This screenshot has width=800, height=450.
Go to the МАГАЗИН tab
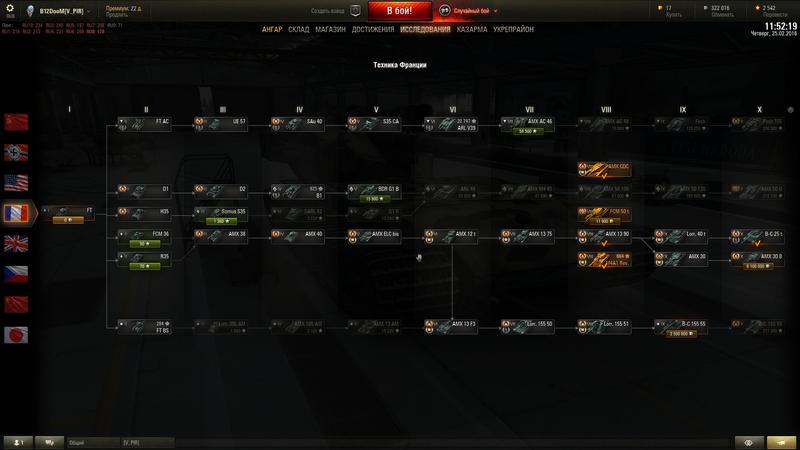[331, 30]
